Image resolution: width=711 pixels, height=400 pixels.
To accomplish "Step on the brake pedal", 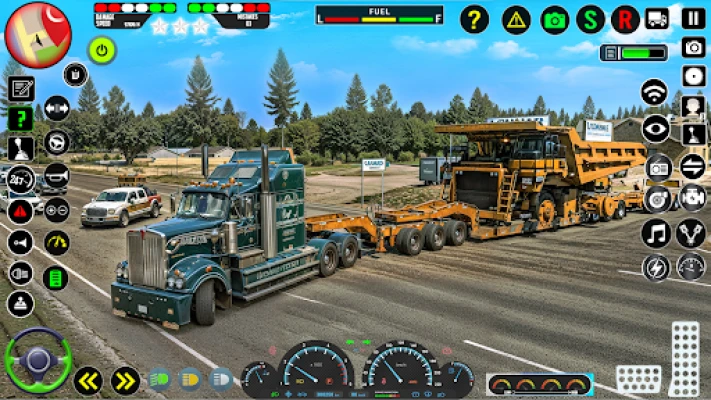I will pos(637,378).
